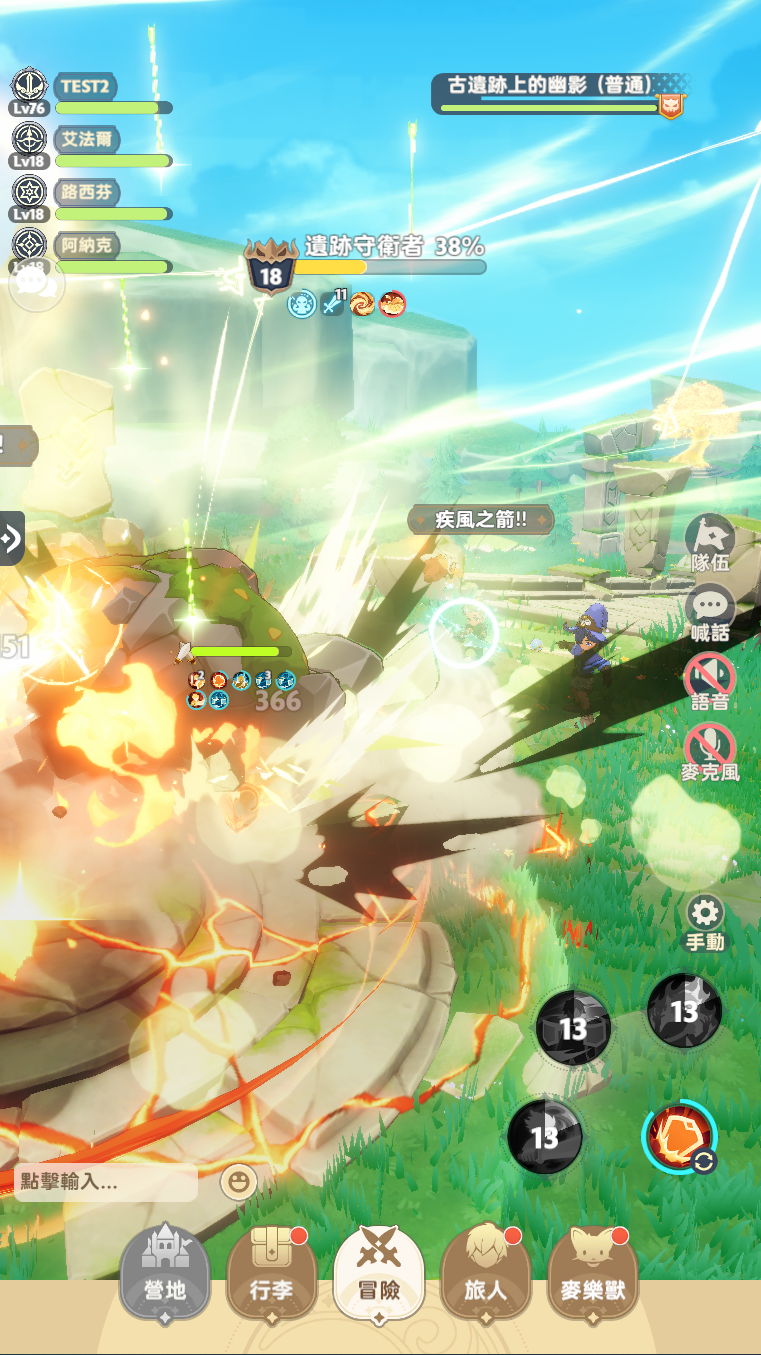The height and width of the screenshot is (1355, 761).
Task: Open the 喊話 shout menu
Action: pos(710,613)
